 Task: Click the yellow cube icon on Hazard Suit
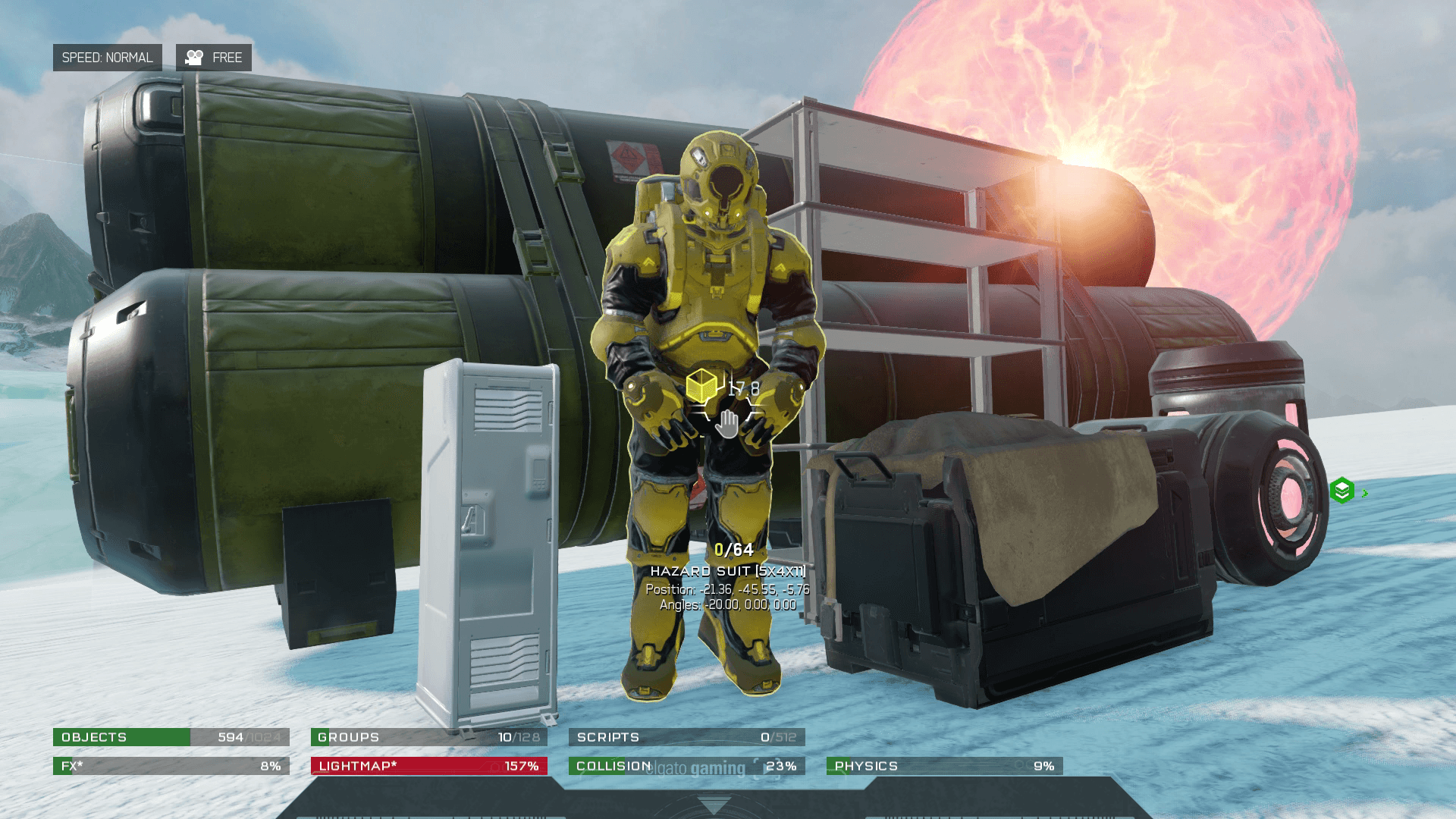click(x=701, y=386)
